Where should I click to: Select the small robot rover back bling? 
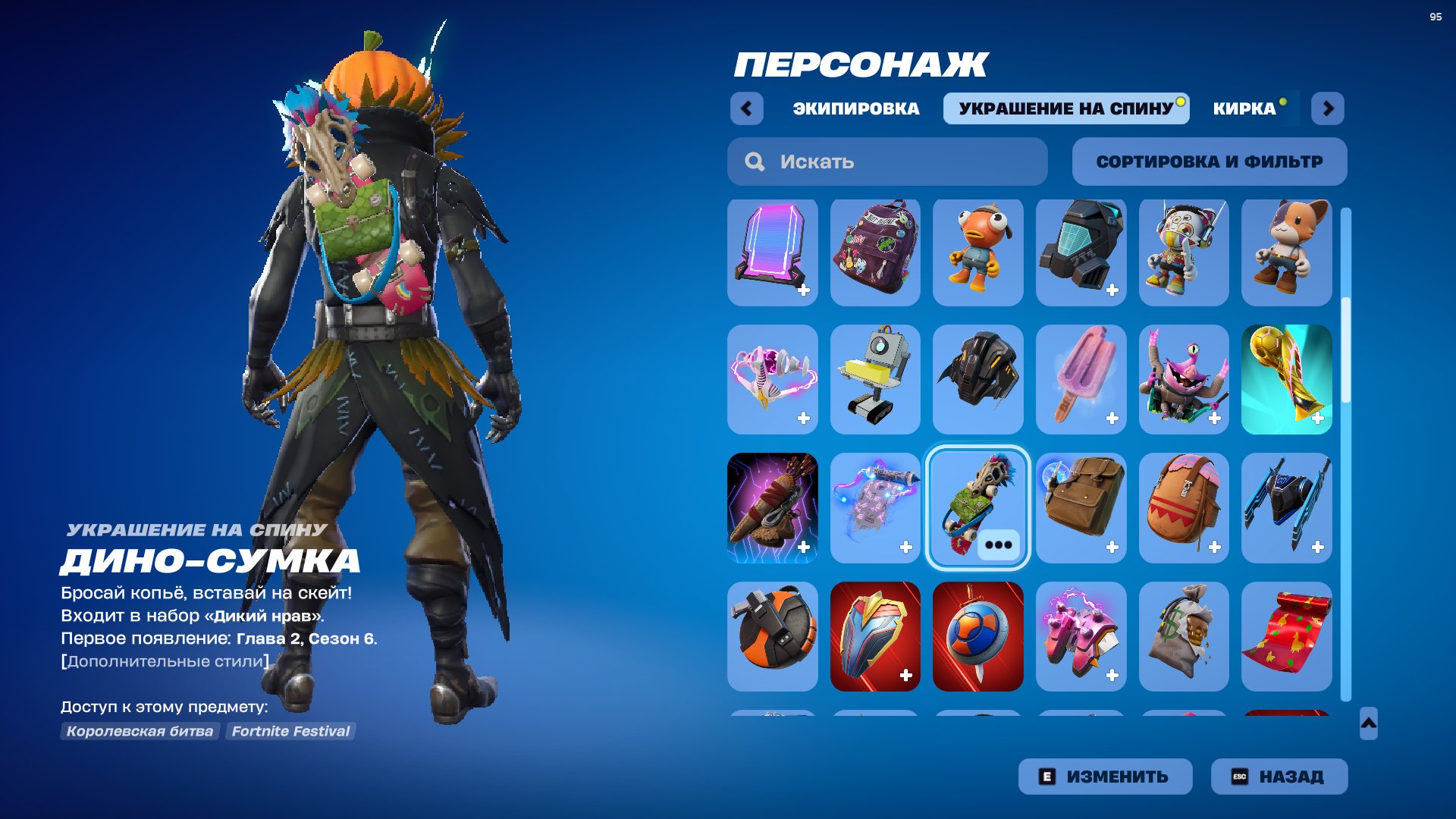pyautogui.click(x=875, y=379)
